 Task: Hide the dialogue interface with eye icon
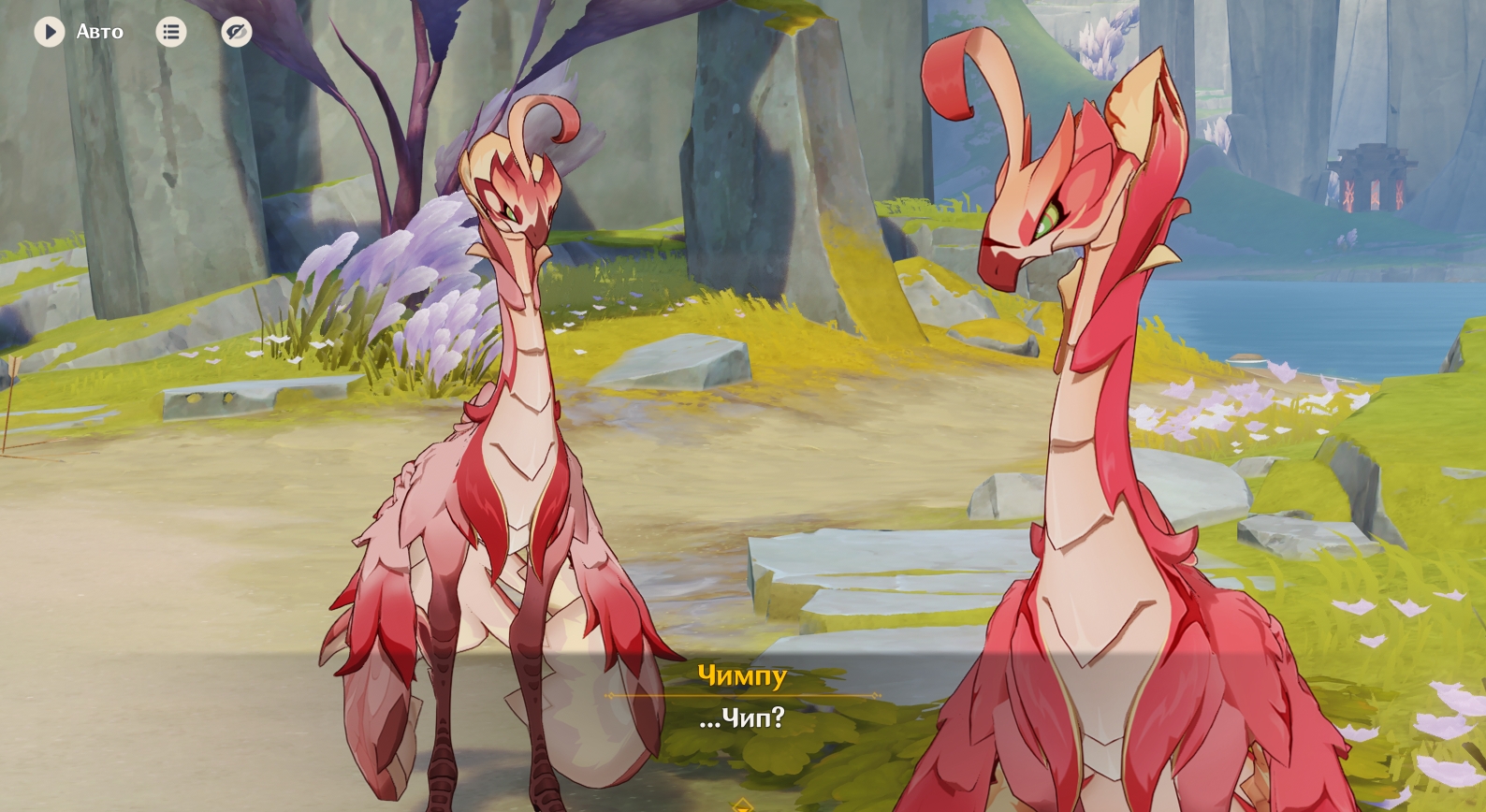(237, 32)
